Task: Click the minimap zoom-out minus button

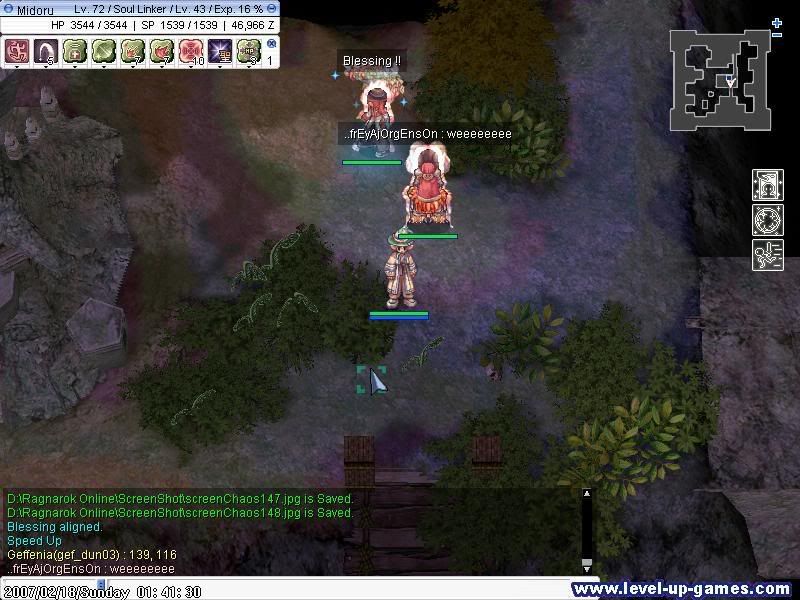Action: (777, 36)
